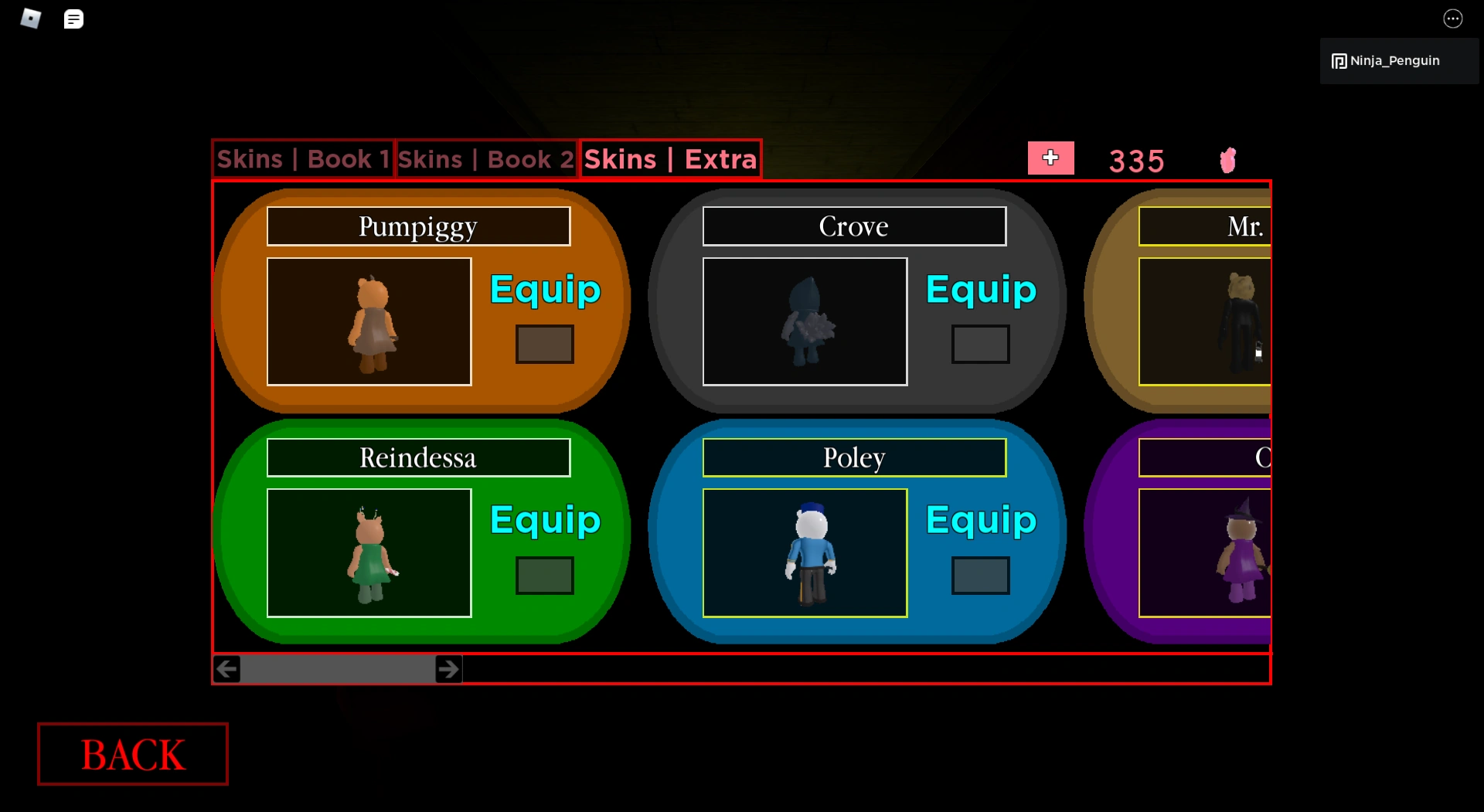This screenshot has width=1484, height=812.
Task: Open the Skins Extra tab
Action: pyautogui.click(x=669, y=158)
